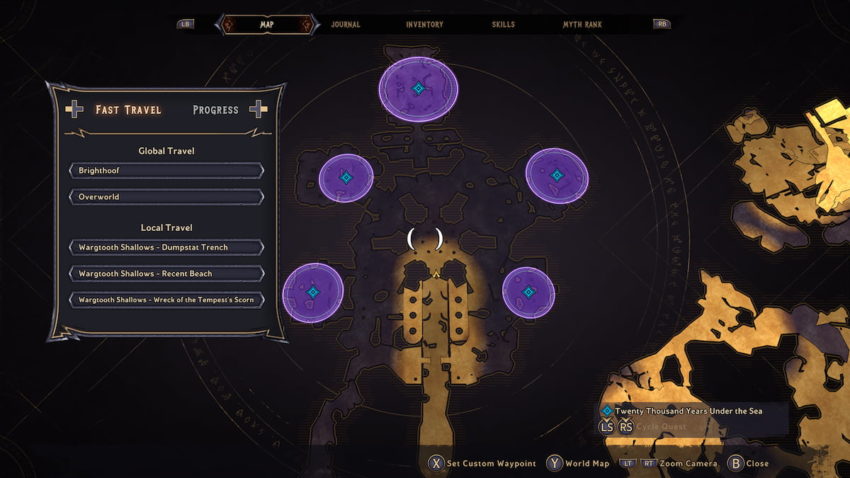This screenshot has height=478, width=850.
Task: Pick Wreck of the Tempest's Scorn destination
Action: 166,300
